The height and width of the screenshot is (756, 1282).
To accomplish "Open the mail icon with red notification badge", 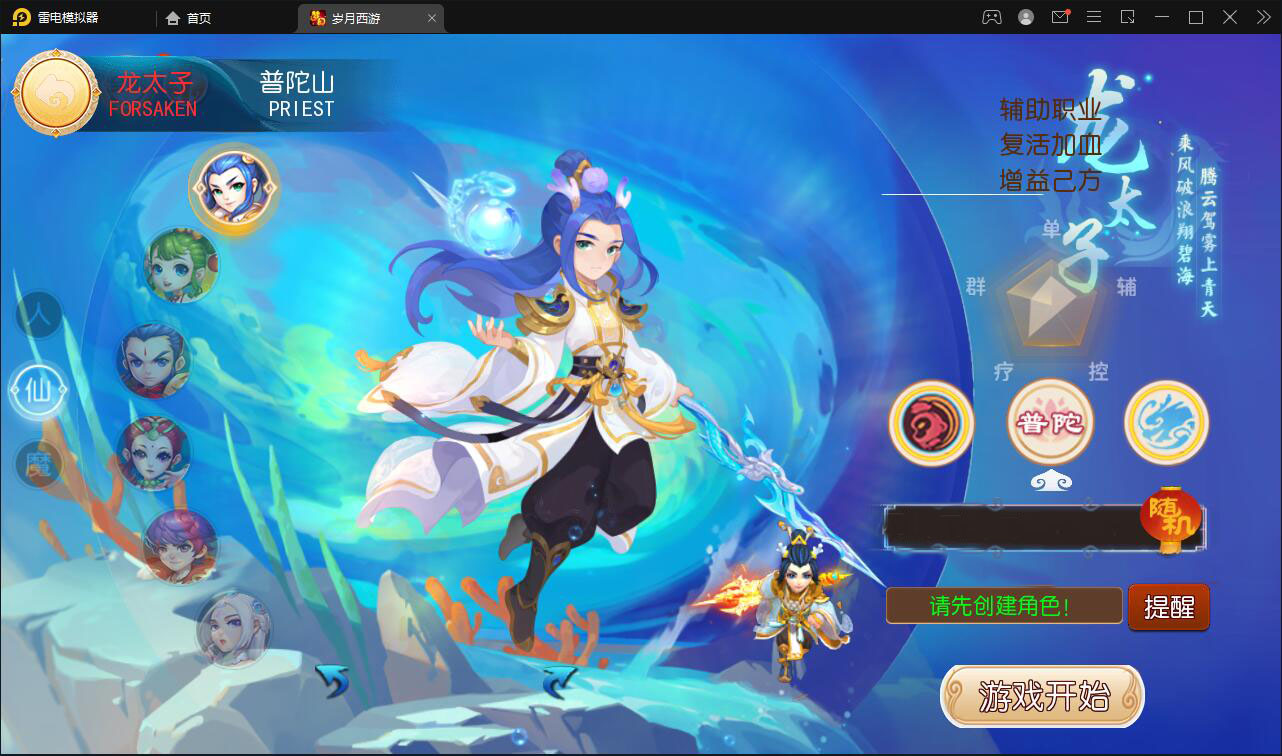I will [x=1060, y=17].
